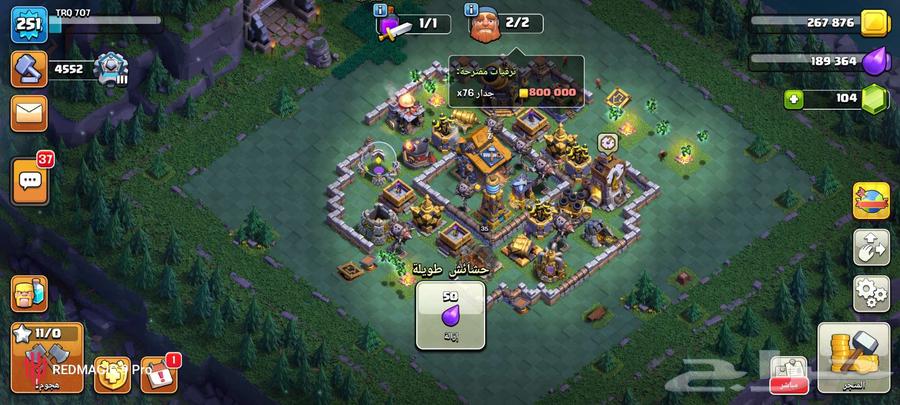Open the live clipboard button
The image size is (900, 405).
pos(787,372)
